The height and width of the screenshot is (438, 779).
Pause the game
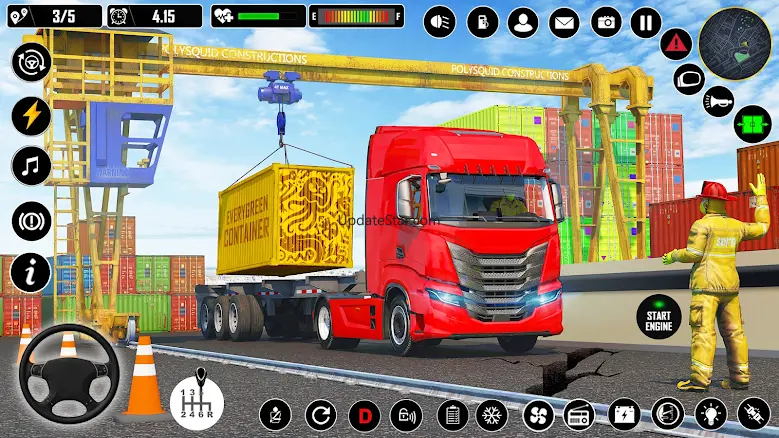646,21
